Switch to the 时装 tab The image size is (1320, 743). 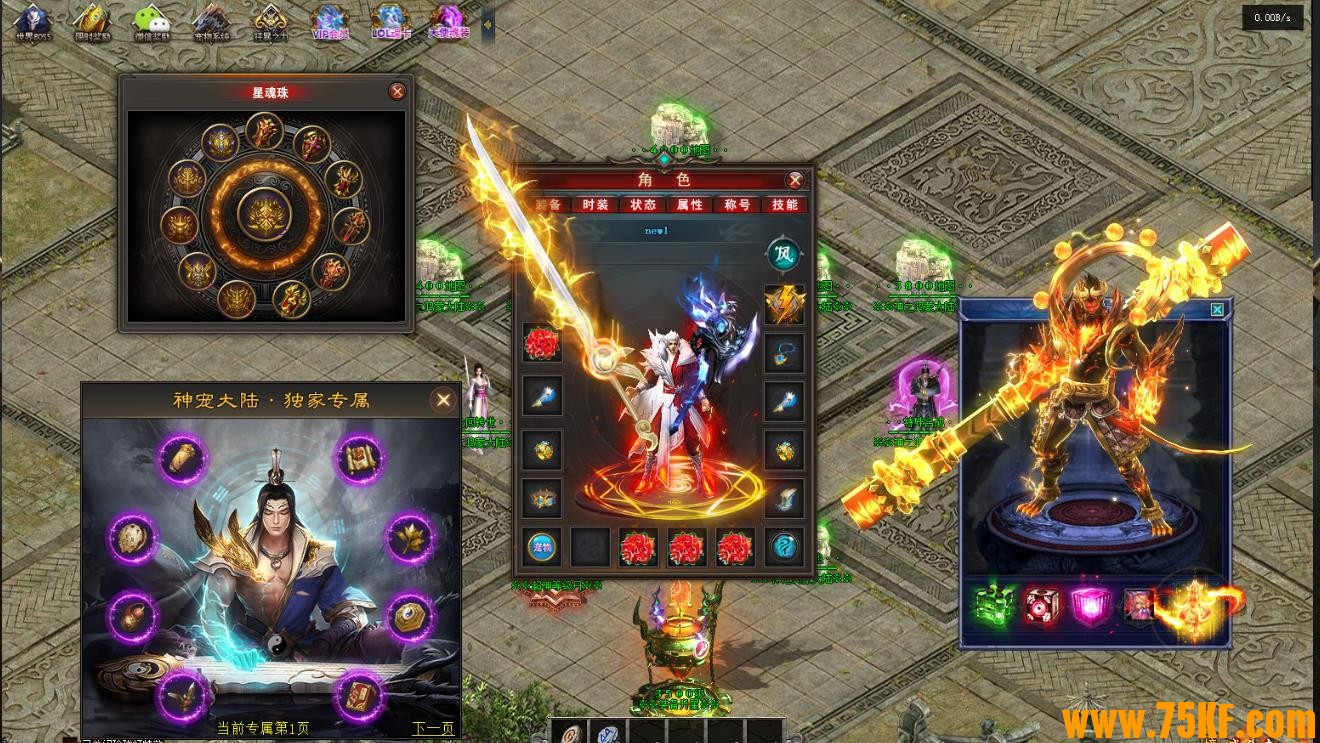pos(595,205)
